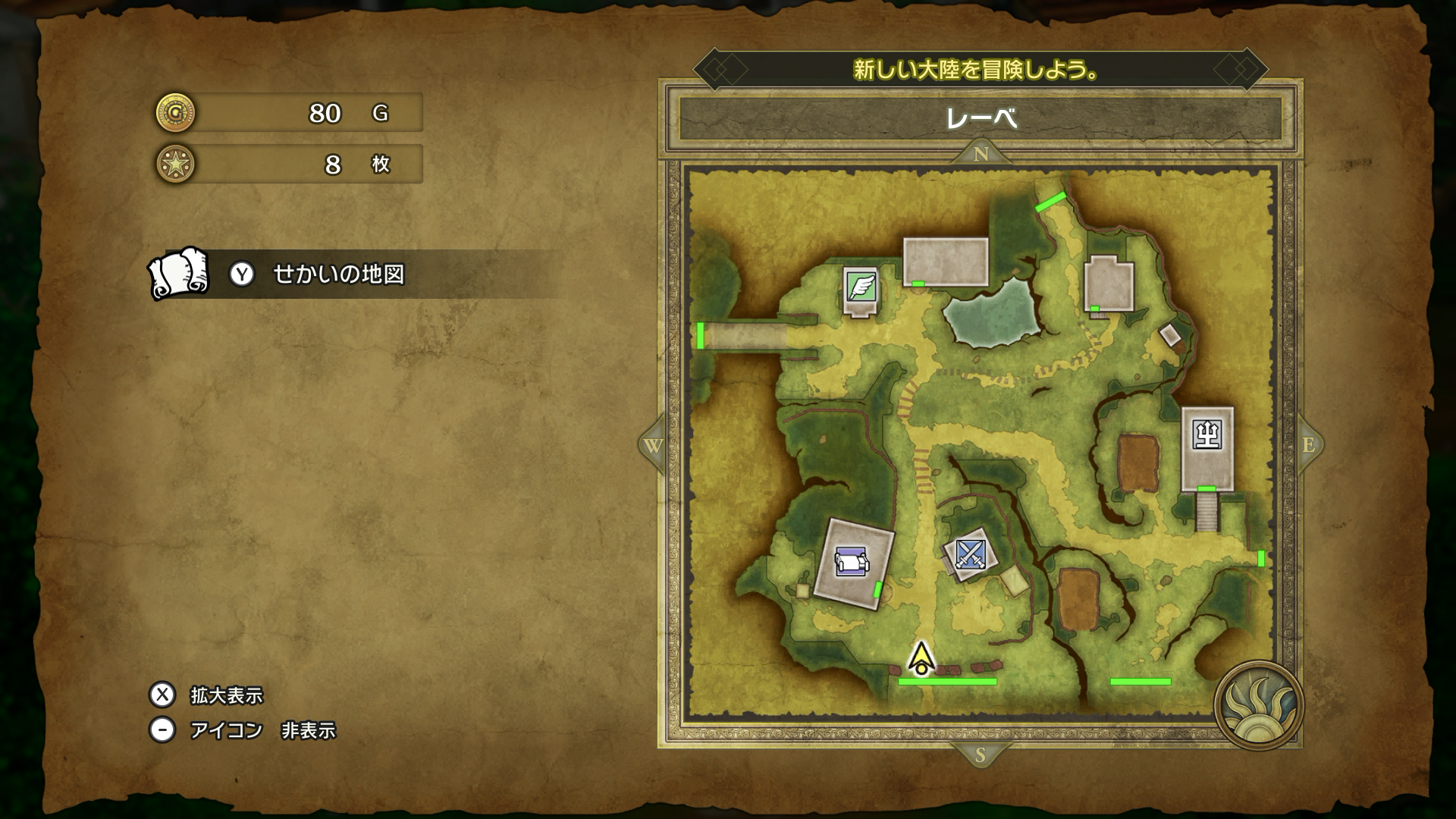Open the せかいの地図 world map entry

[x=338, y=274]
